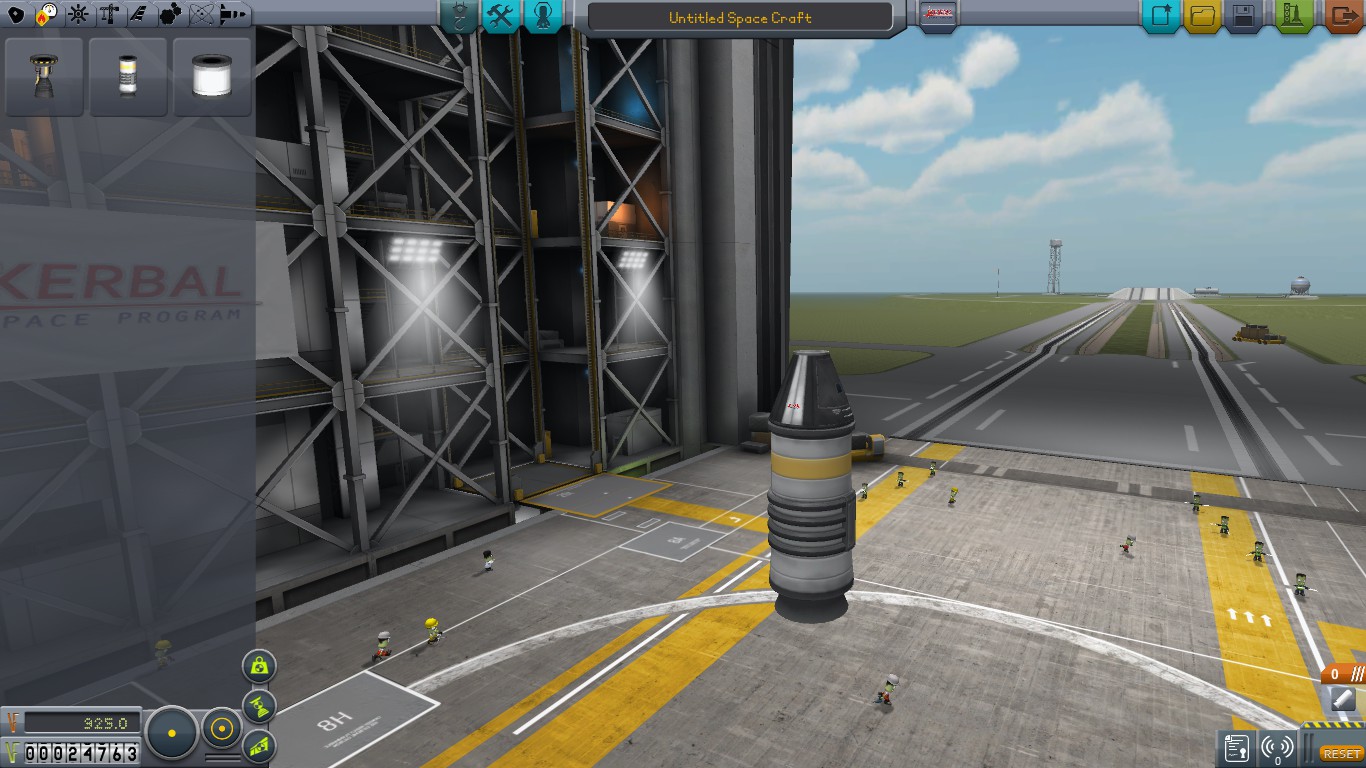Switch to the Parts panel with the hook icon

458,16
